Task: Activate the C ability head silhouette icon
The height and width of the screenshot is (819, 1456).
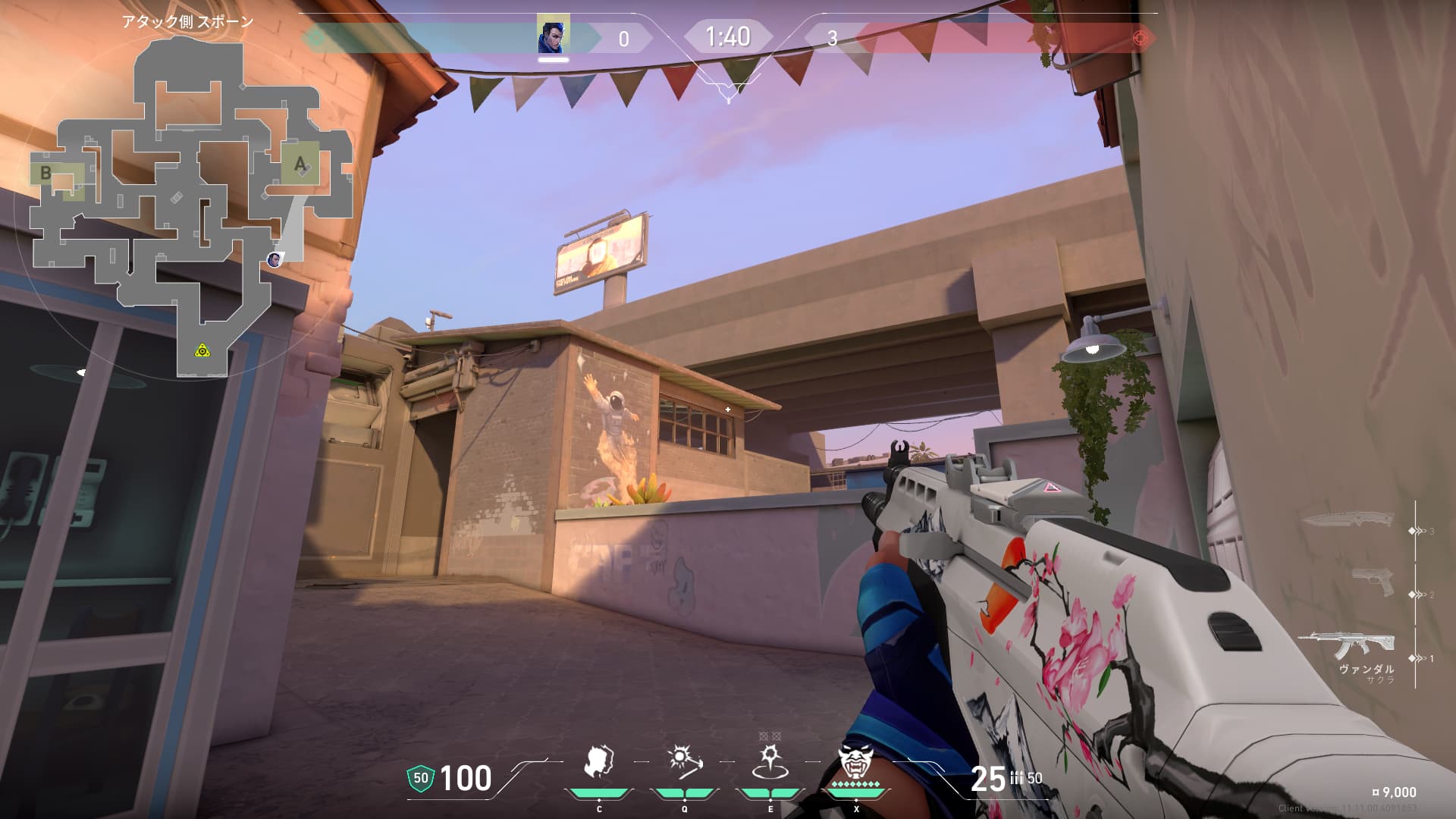Action: pyautogui.click(x=598, y=762)
